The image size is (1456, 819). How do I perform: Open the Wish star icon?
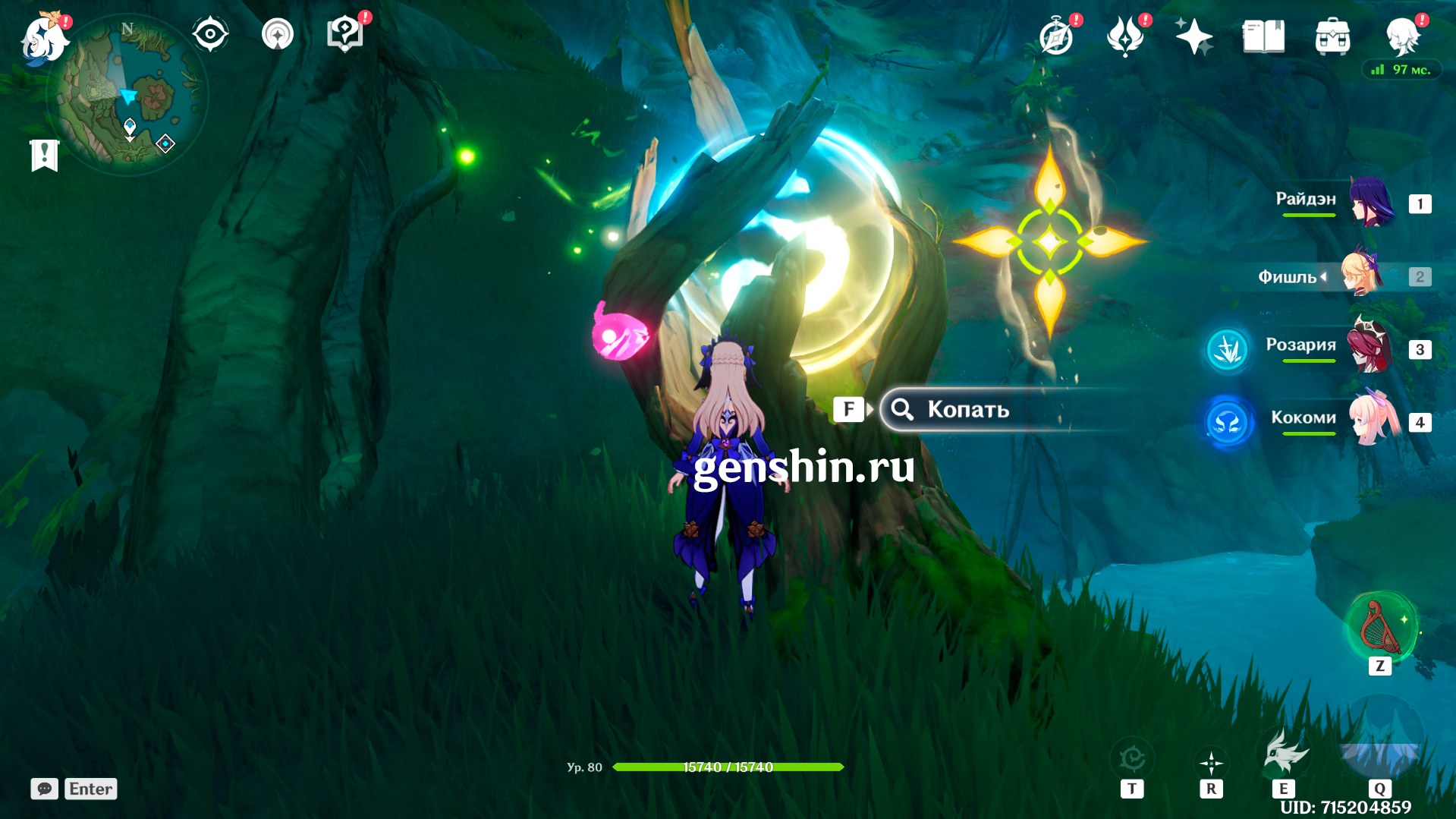point(1193,36)
